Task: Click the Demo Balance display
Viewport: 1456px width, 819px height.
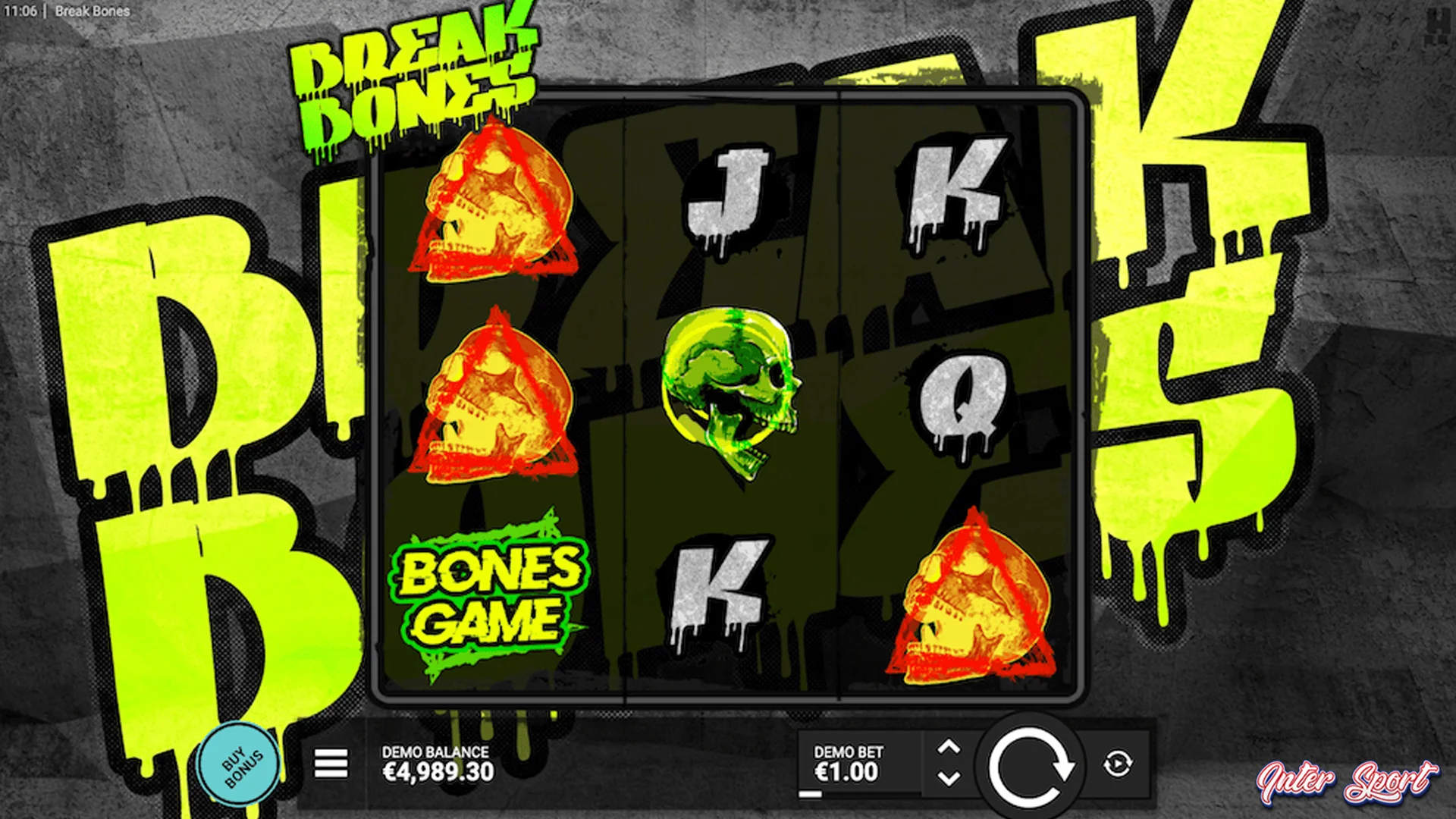Action: 436,762
